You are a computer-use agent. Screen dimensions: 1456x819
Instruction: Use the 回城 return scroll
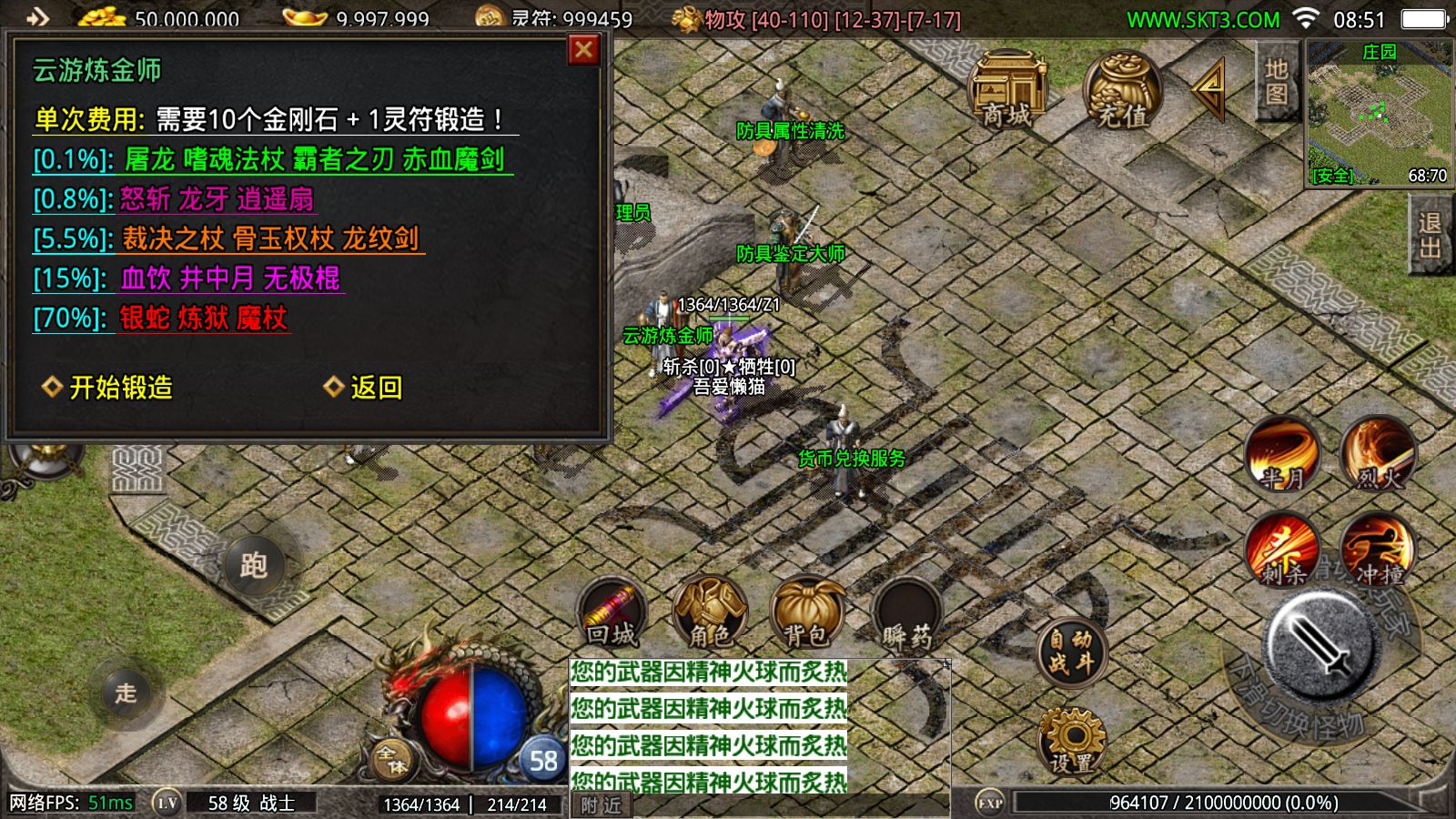pos(612,613)
